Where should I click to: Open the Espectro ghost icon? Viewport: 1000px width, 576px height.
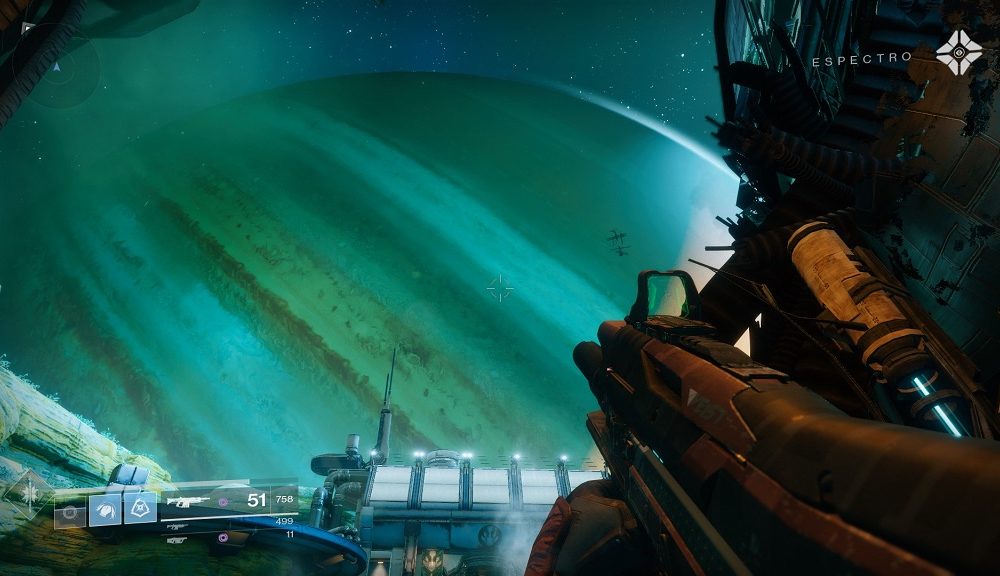click(958, 52)
